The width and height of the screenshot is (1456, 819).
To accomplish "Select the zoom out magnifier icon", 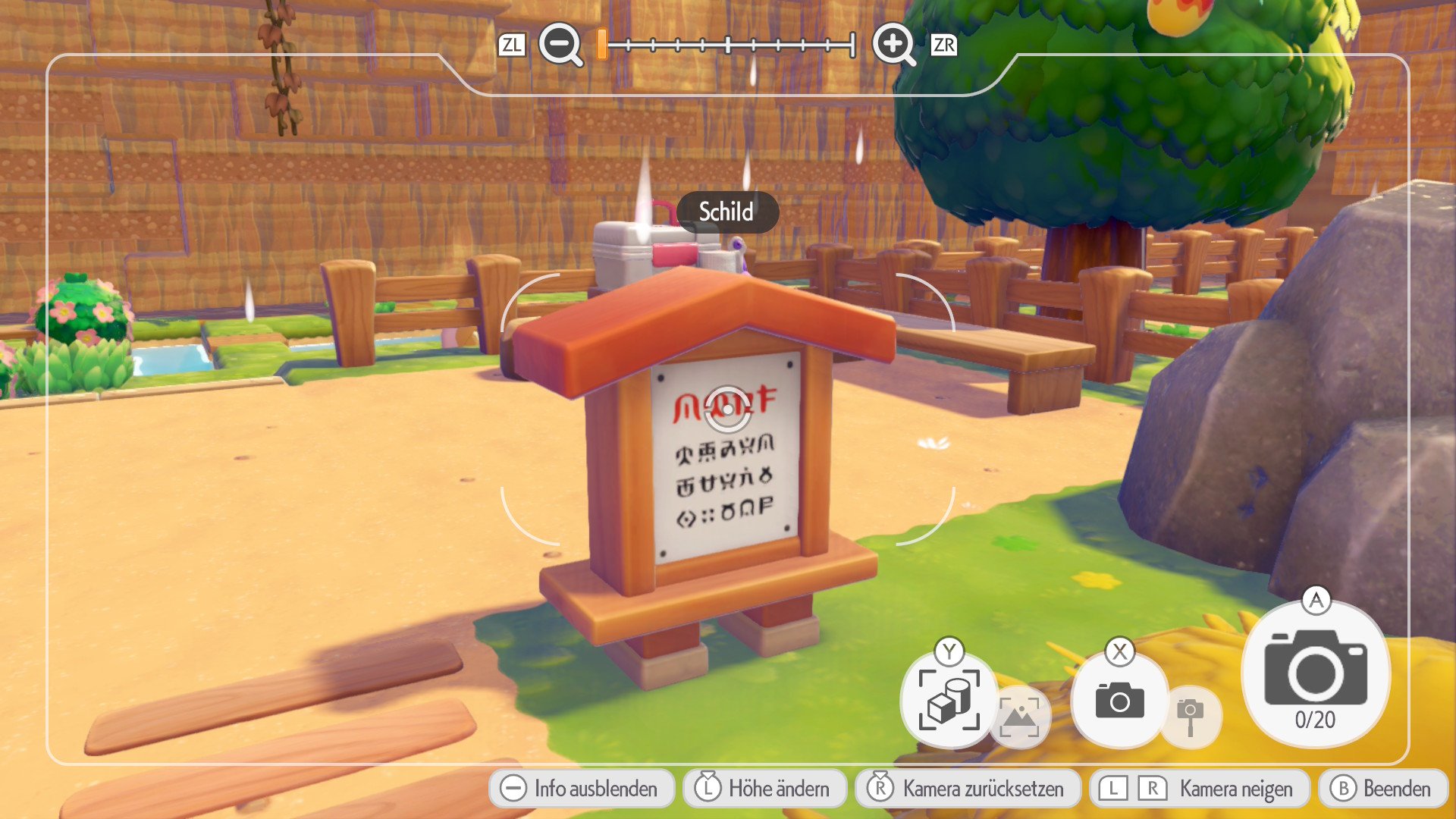I will [559, 45].
